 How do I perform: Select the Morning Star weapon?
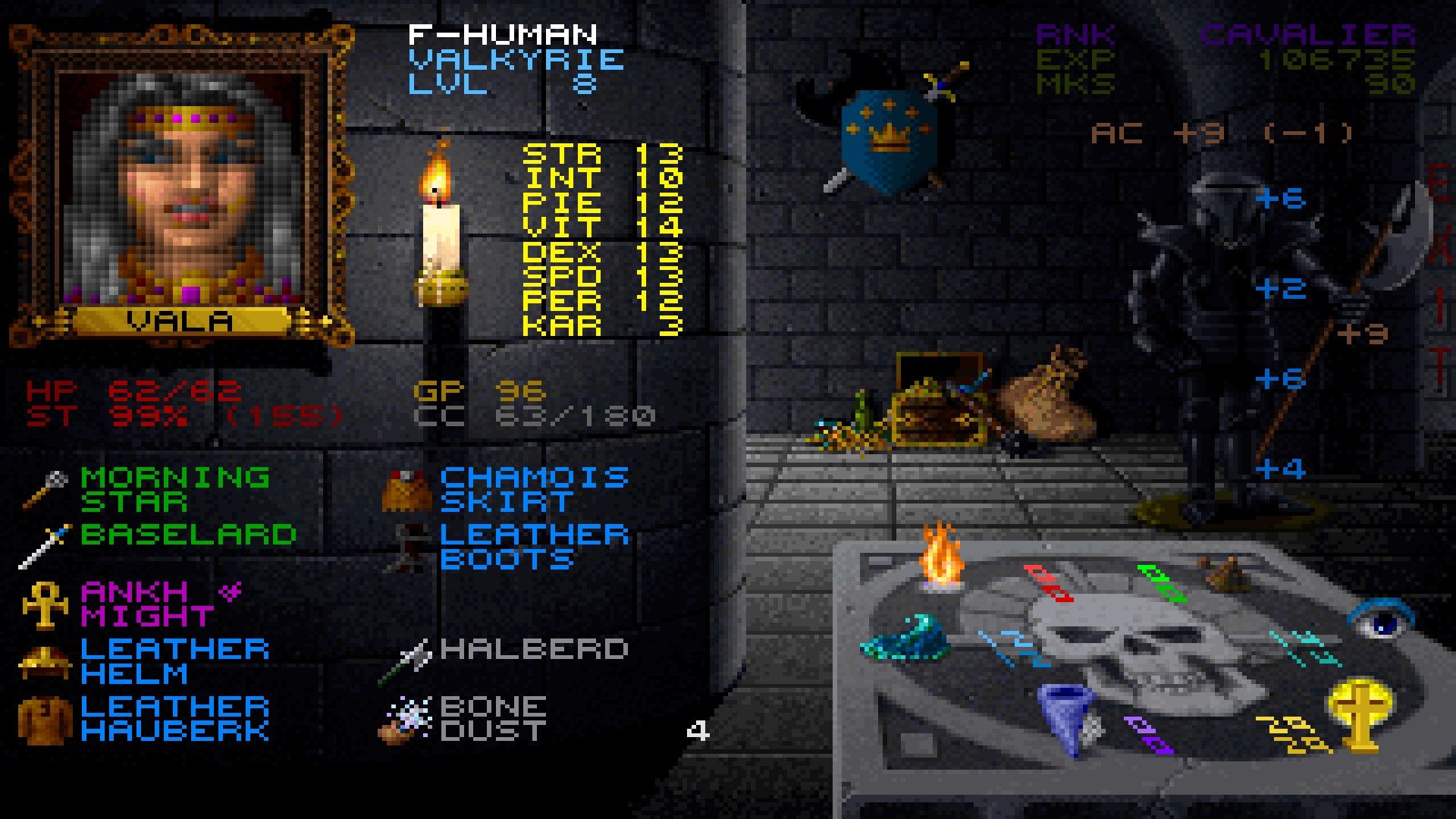point(174,489)
